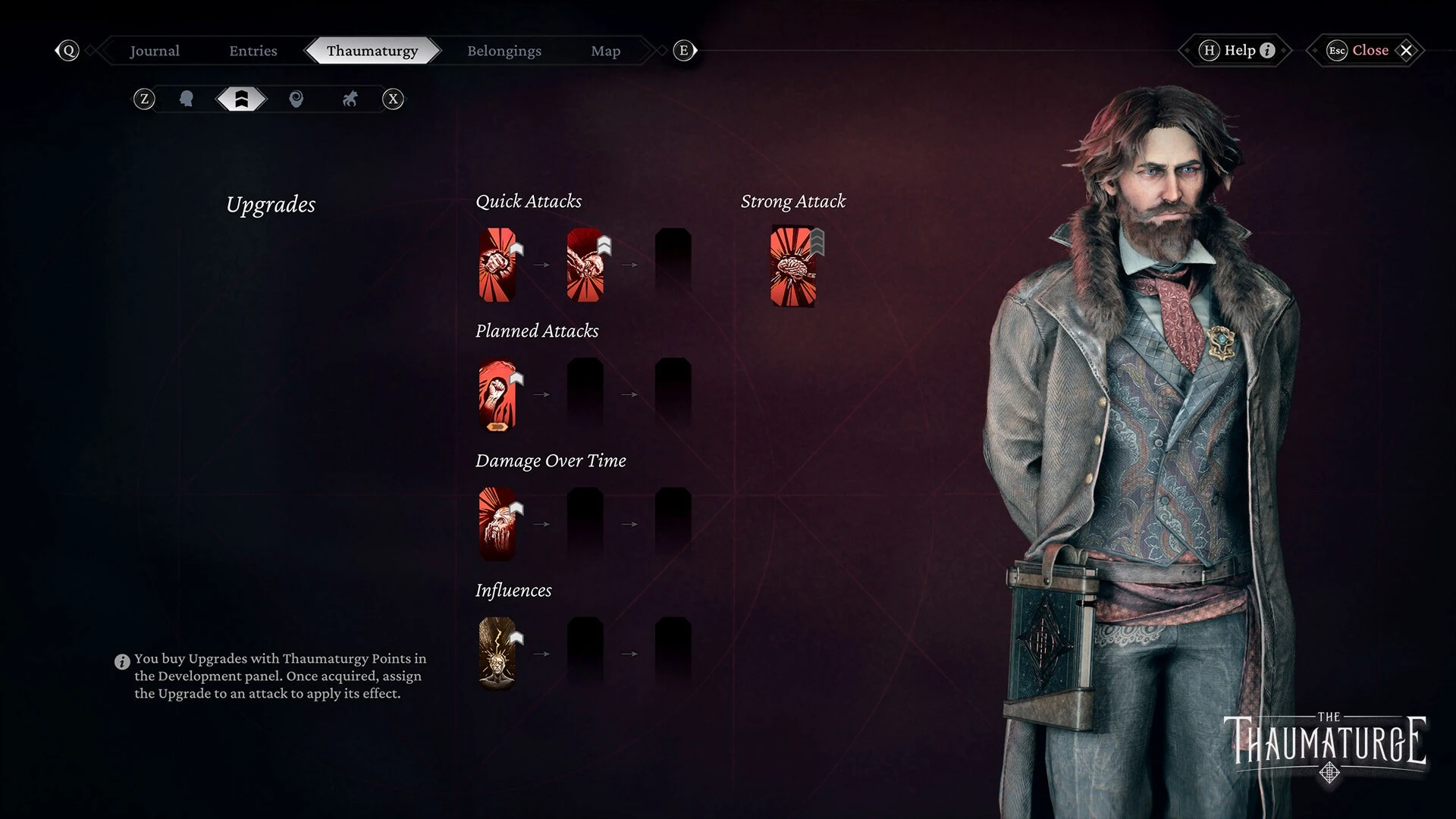This screenshot has width=1456, height=819.
Task: Open the Journal tab
Action: coord(155,51)
